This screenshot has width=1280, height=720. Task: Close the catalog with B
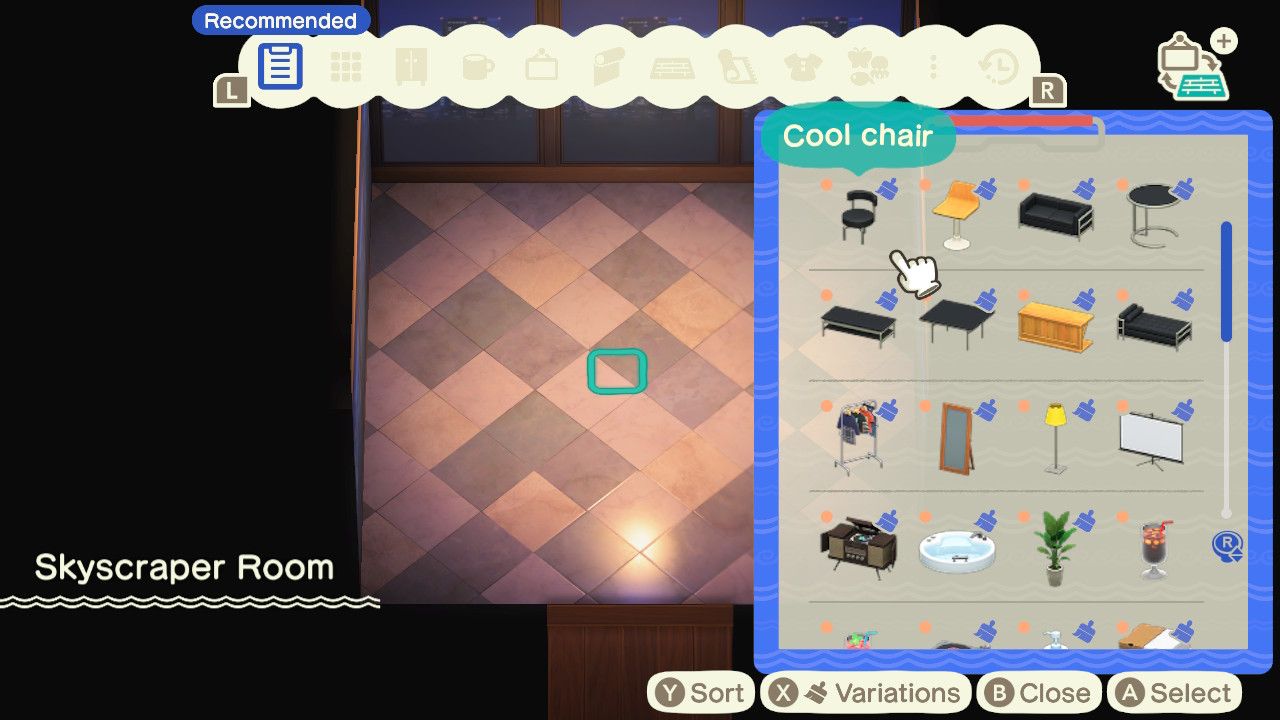coord(1039,691)
